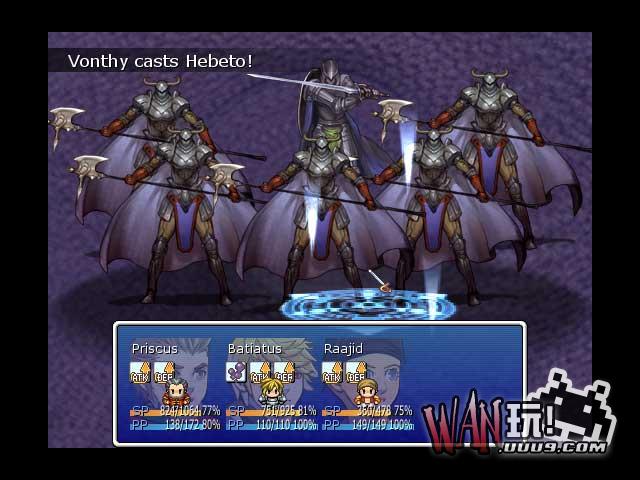Viewport: 640px width, 480px height.
Task: Click Raajid's ATK buff icon
Action: pos(332,373)
